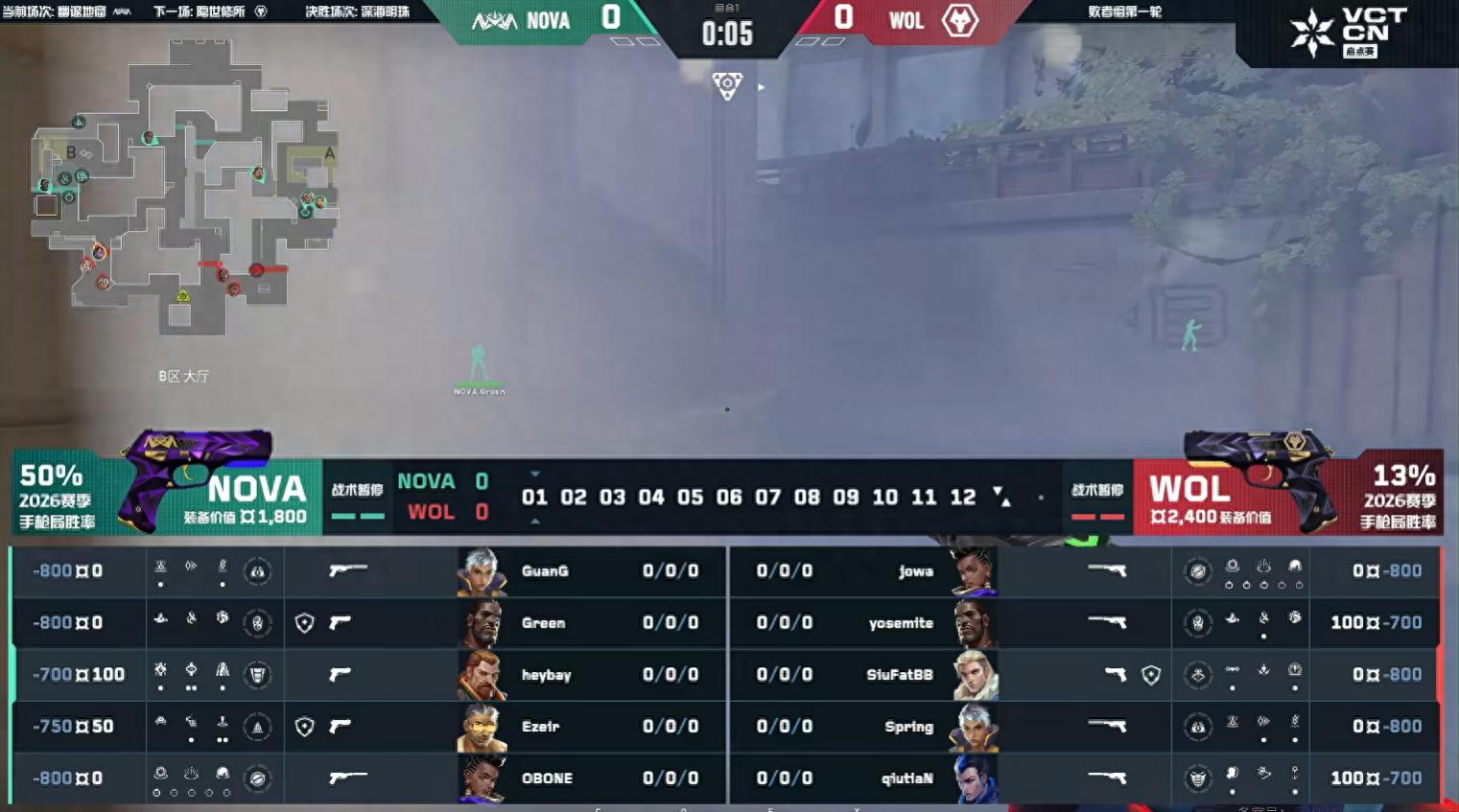Click the NOVA team logo in the scoreboard

496,19
